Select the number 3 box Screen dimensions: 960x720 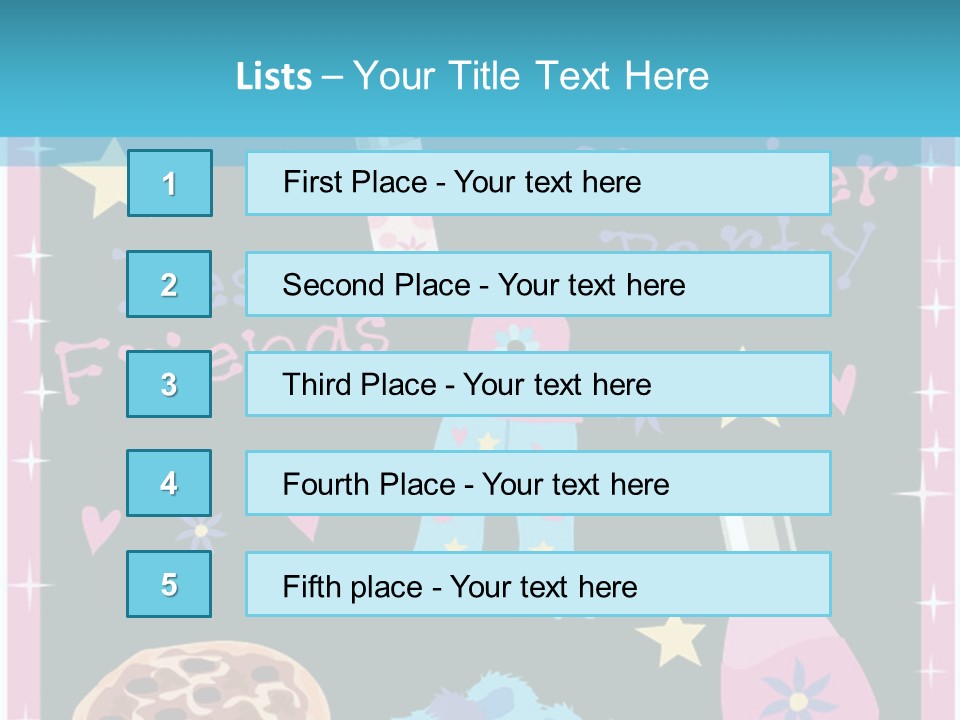point(169,384)
